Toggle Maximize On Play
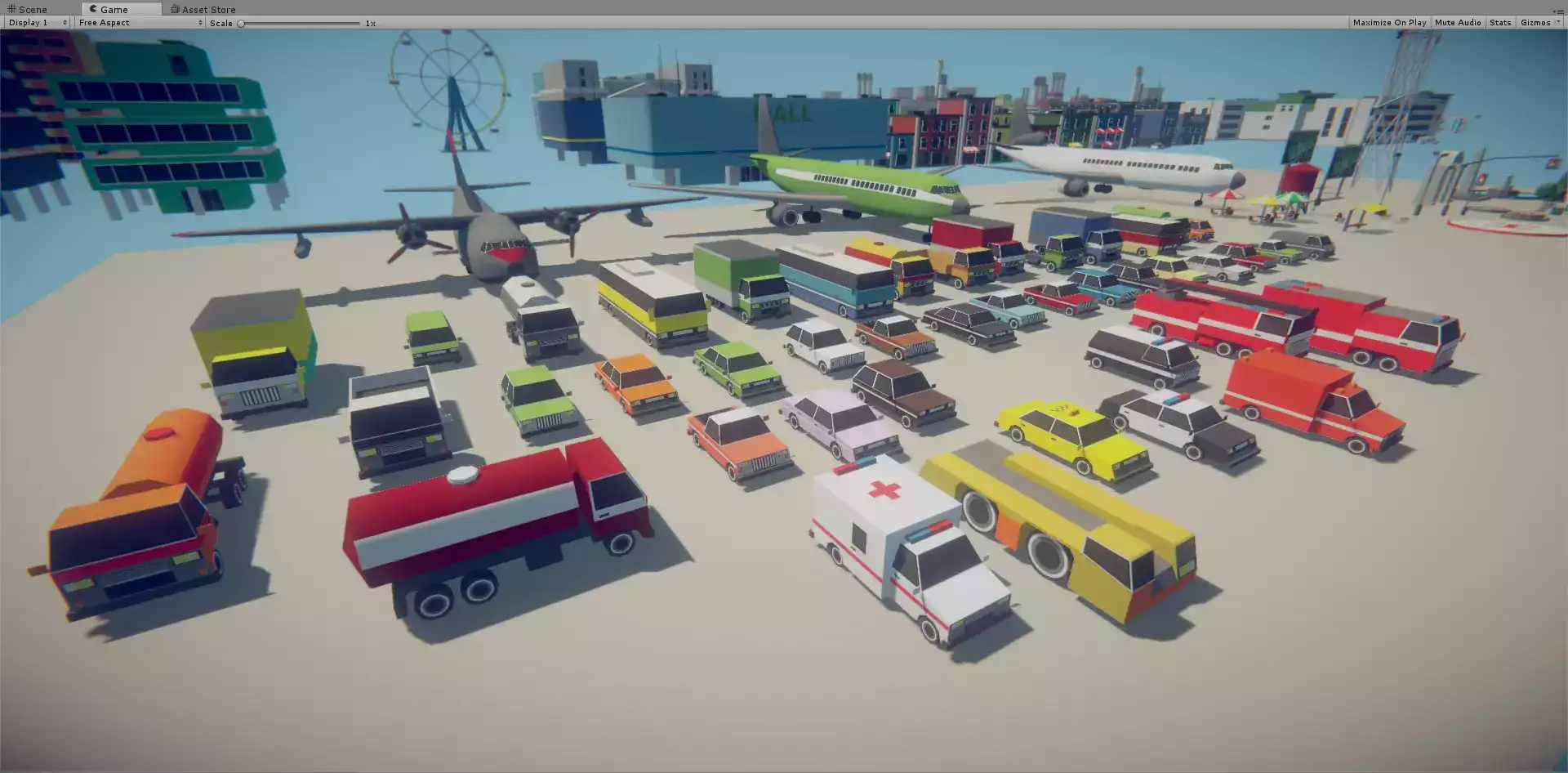Screen dimensions: 1568x773 coord(1389,23)
